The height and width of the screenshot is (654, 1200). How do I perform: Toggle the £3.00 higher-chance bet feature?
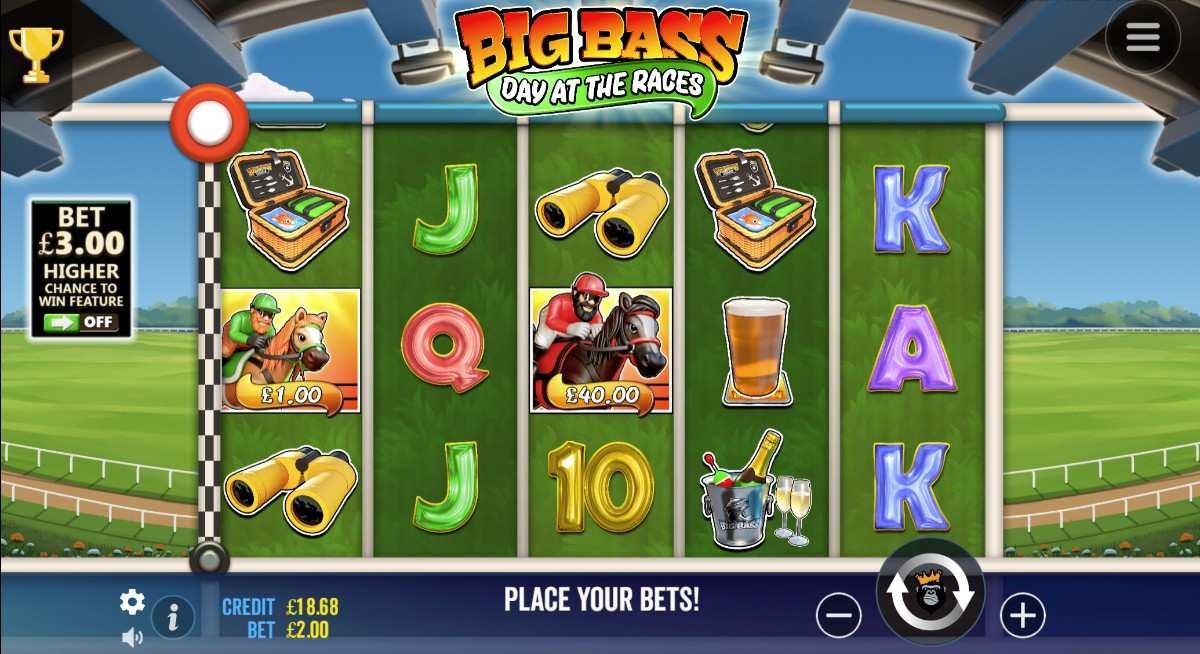(x=81, y=322)
